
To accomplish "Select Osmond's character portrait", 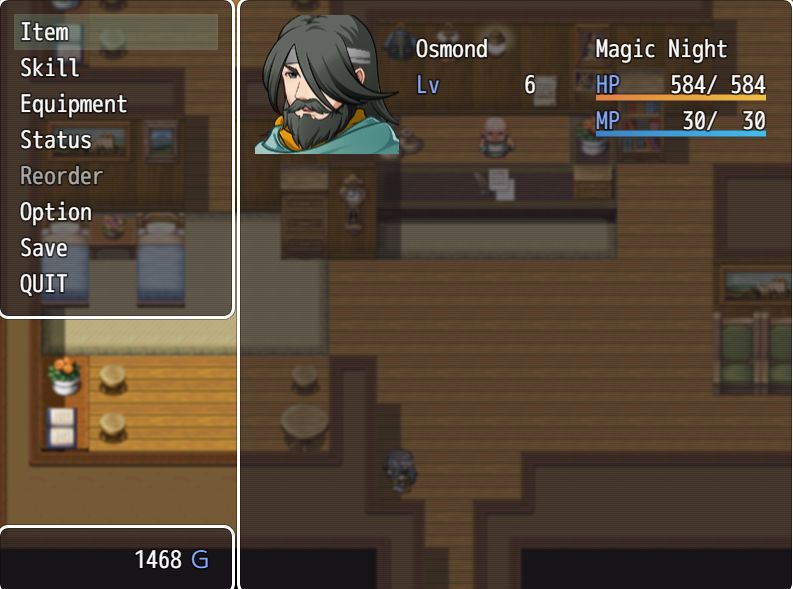I will click(326, 85).
